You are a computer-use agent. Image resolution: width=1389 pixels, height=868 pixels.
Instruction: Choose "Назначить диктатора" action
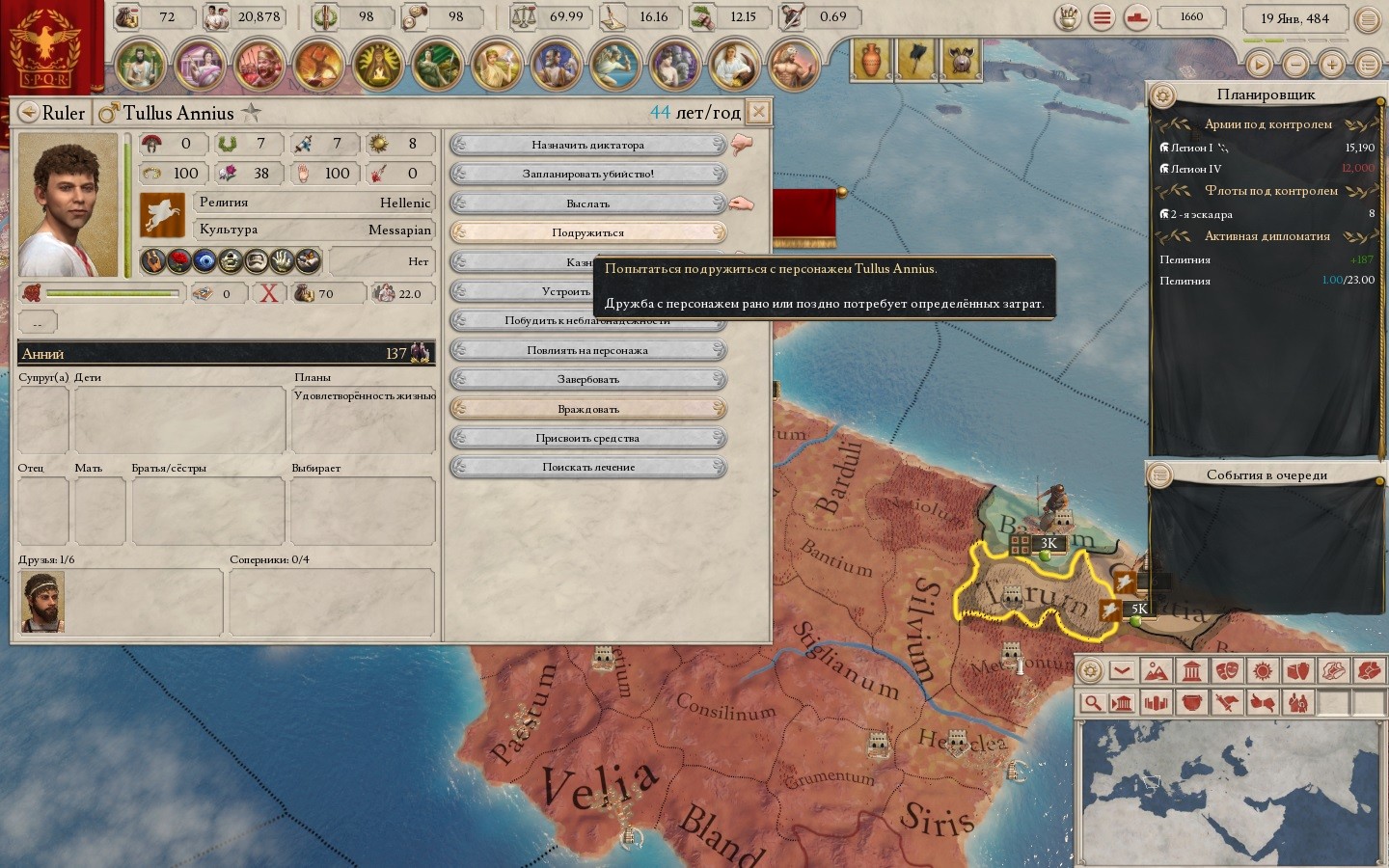pos(588,145)
